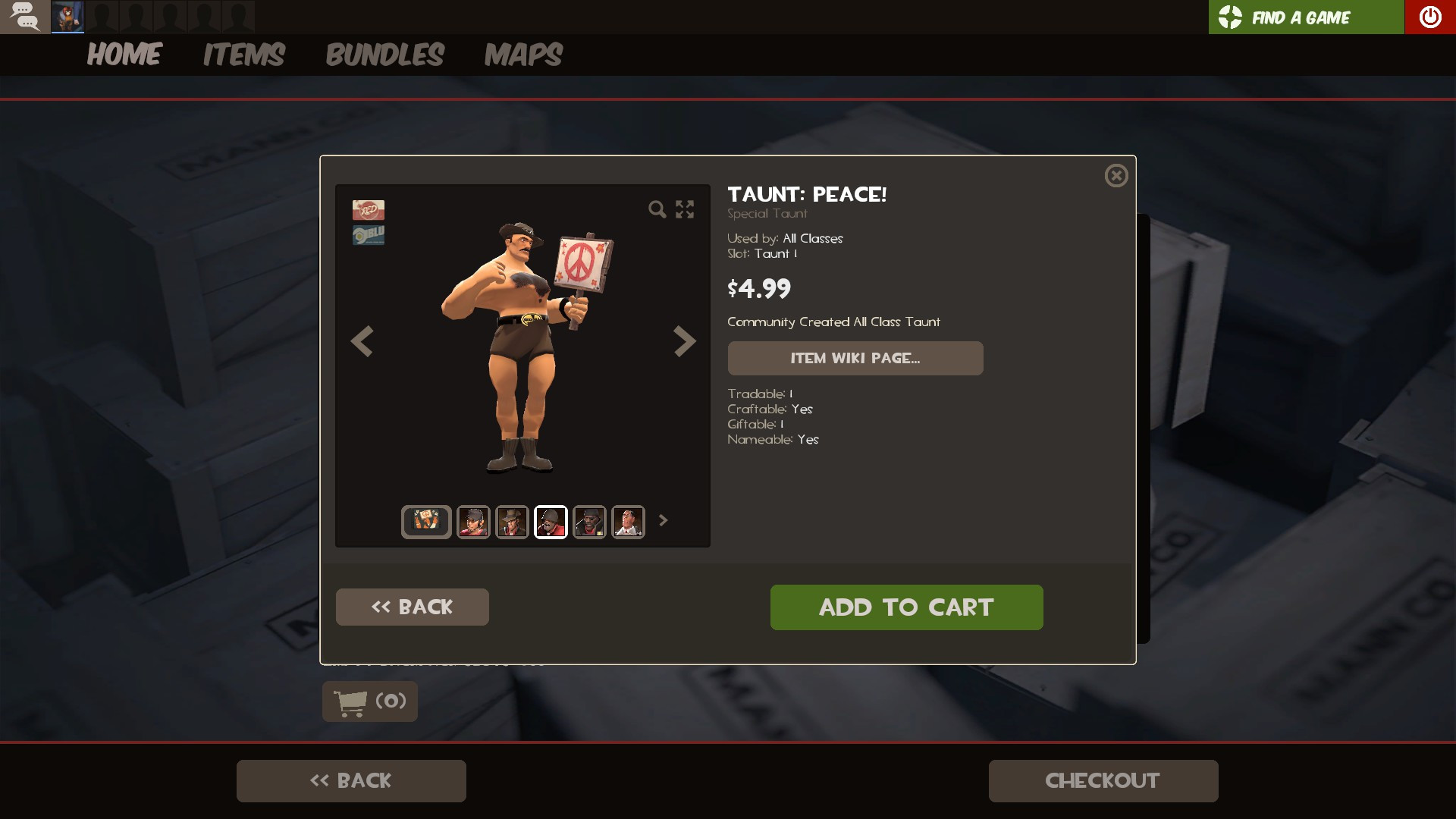The image size is (1456, 819).
Task: Open the Item Wiki Page
Action: tap(855, 358)
